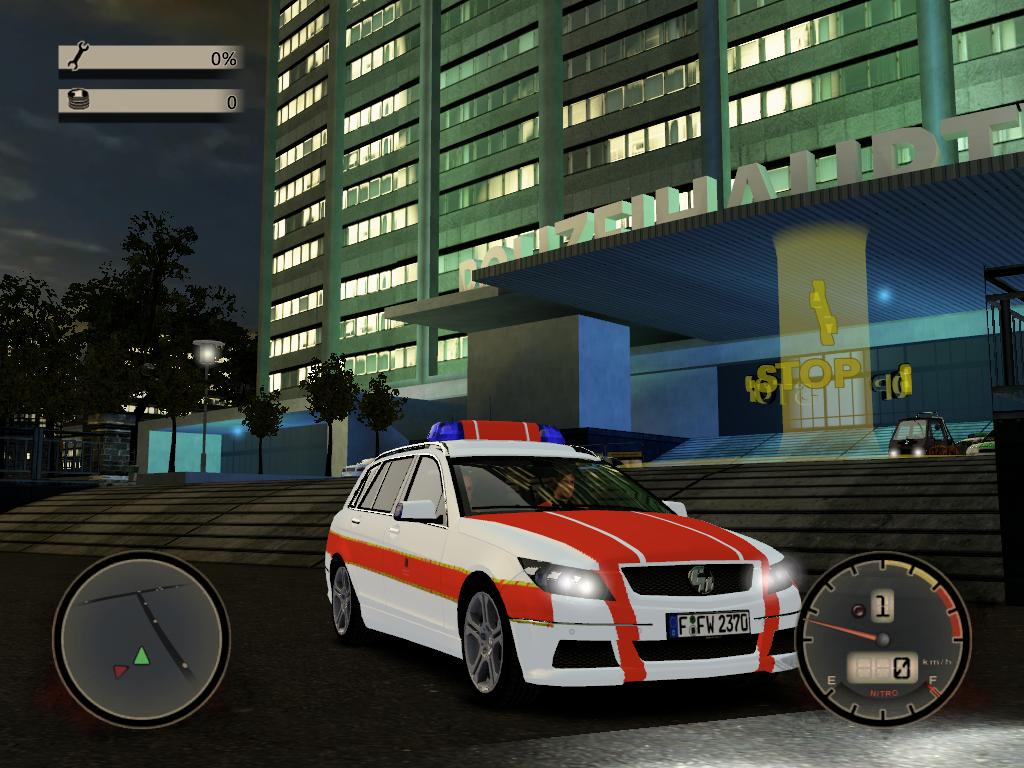
Task: Click the circular minimap
Action: click(140, 640)
